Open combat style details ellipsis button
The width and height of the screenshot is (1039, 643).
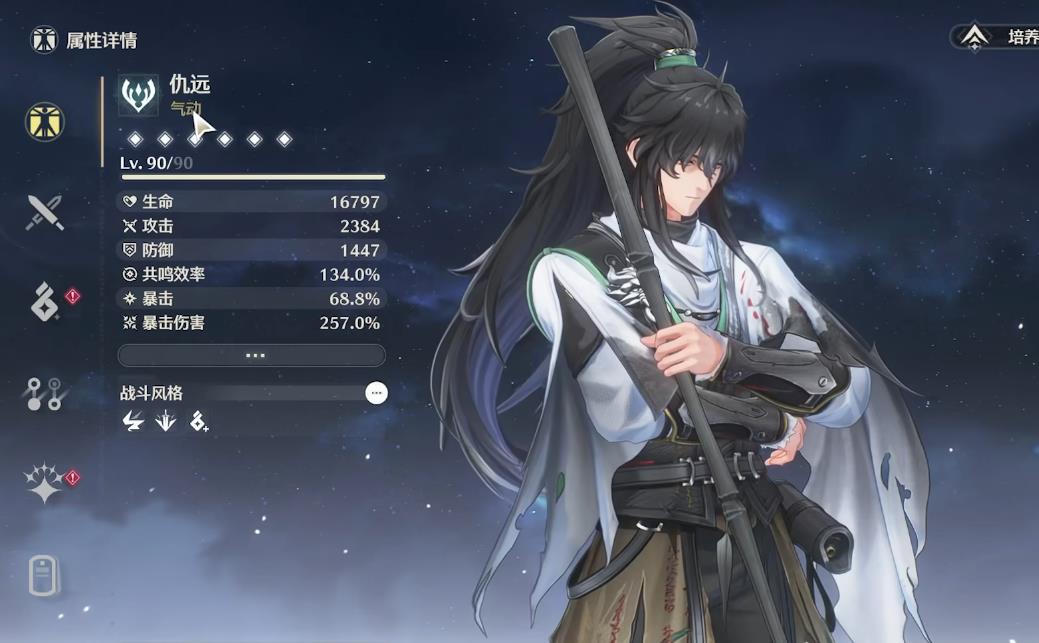click(376, 393)
